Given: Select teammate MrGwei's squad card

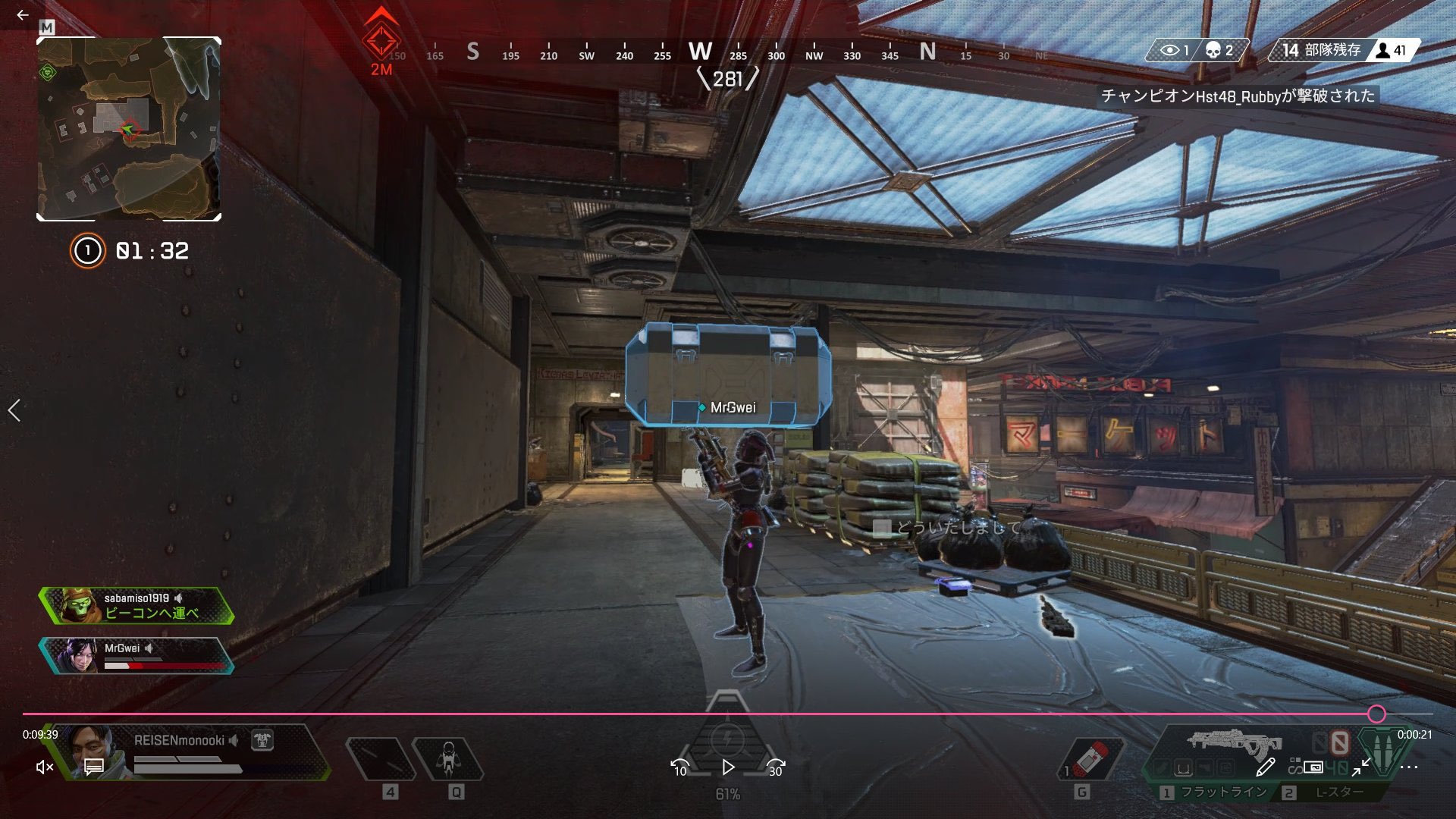Looking at the screenshot, I should (136, 655).
